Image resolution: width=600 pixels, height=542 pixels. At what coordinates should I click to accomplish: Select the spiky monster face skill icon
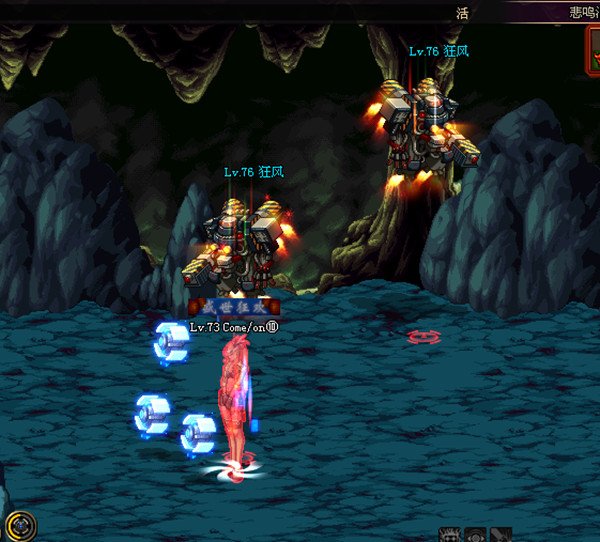[450, 535]
